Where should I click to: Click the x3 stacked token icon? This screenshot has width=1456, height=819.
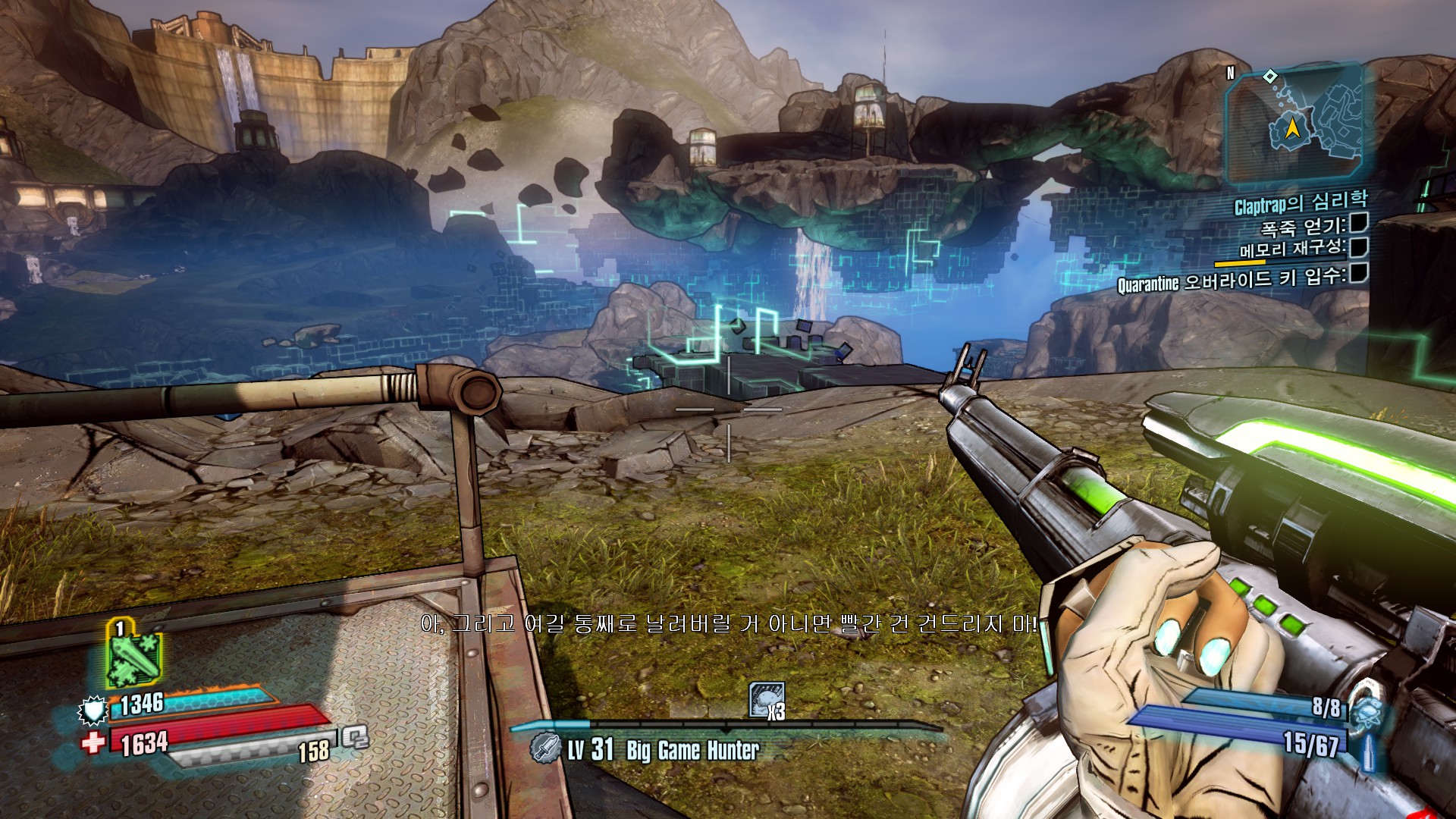click(x=766, y=700)
